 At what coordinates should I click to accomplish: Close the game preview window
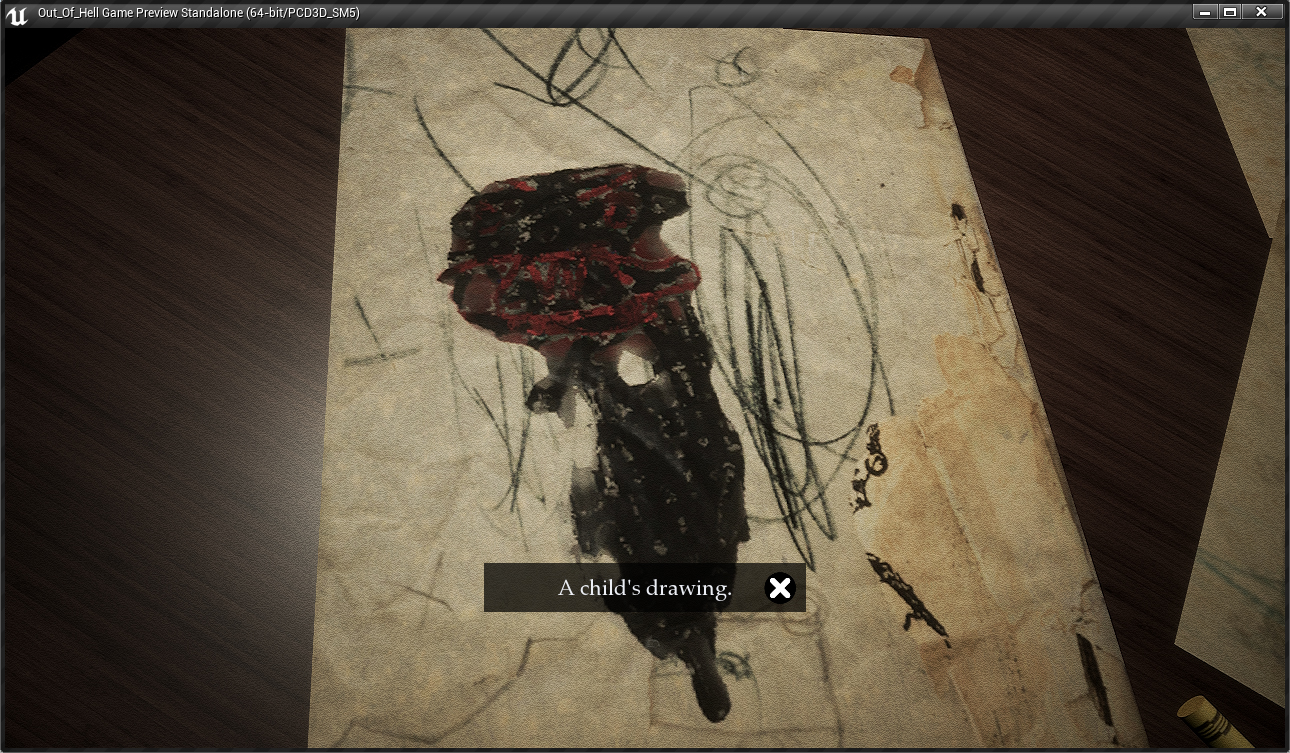(x=1262, y=12)
